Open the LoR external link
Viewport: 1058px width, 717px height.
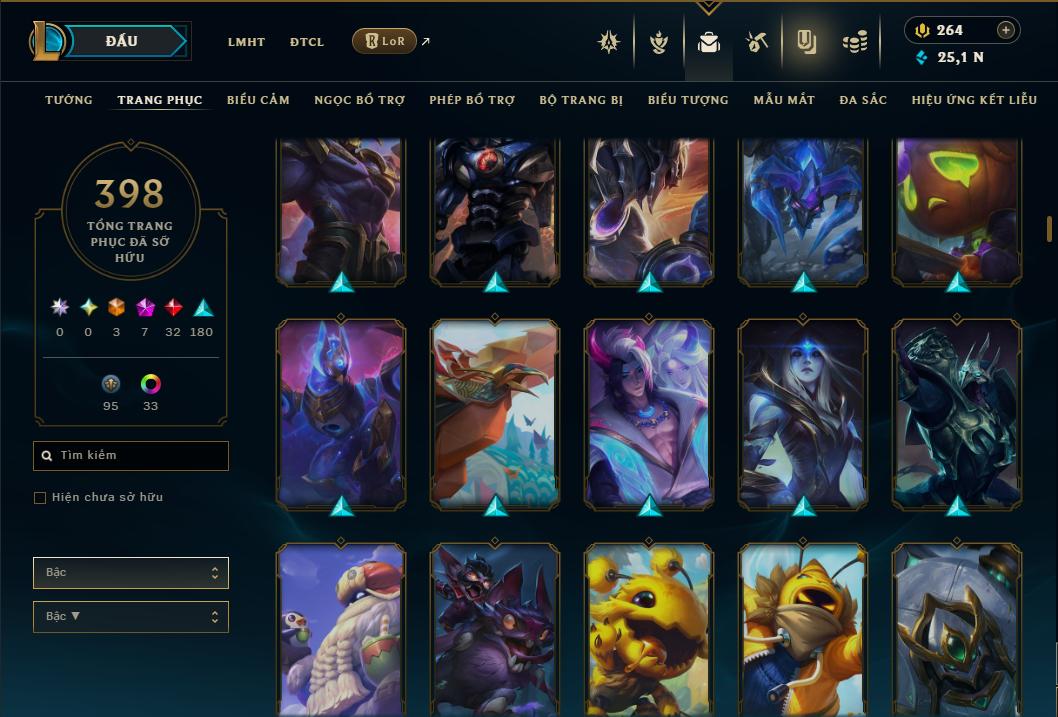[385, 41]
